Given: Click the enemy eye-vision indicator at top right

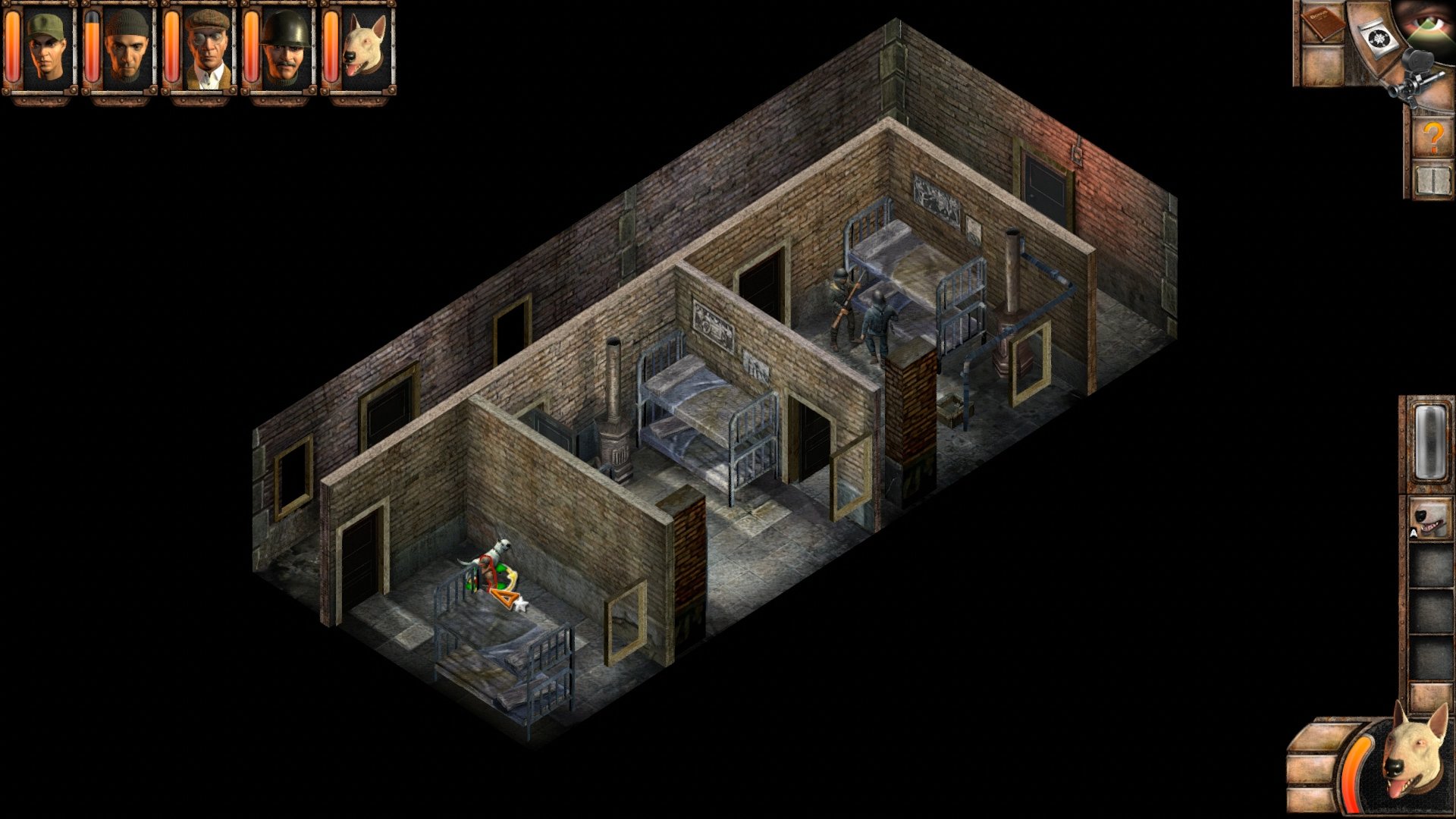Looking at the screenshot, I should pyautogui.click(x=1428, y=21).
